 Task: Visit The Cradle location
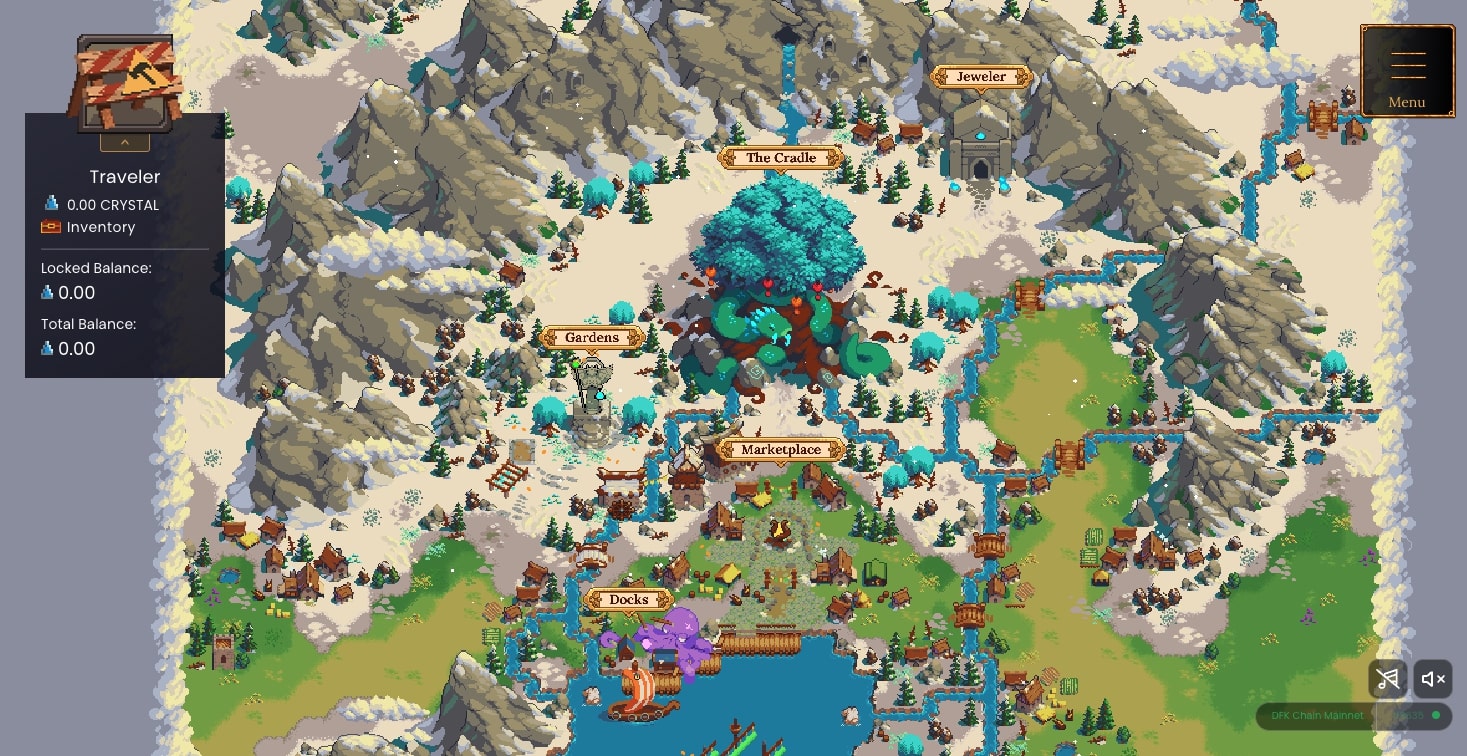point(781,158)
